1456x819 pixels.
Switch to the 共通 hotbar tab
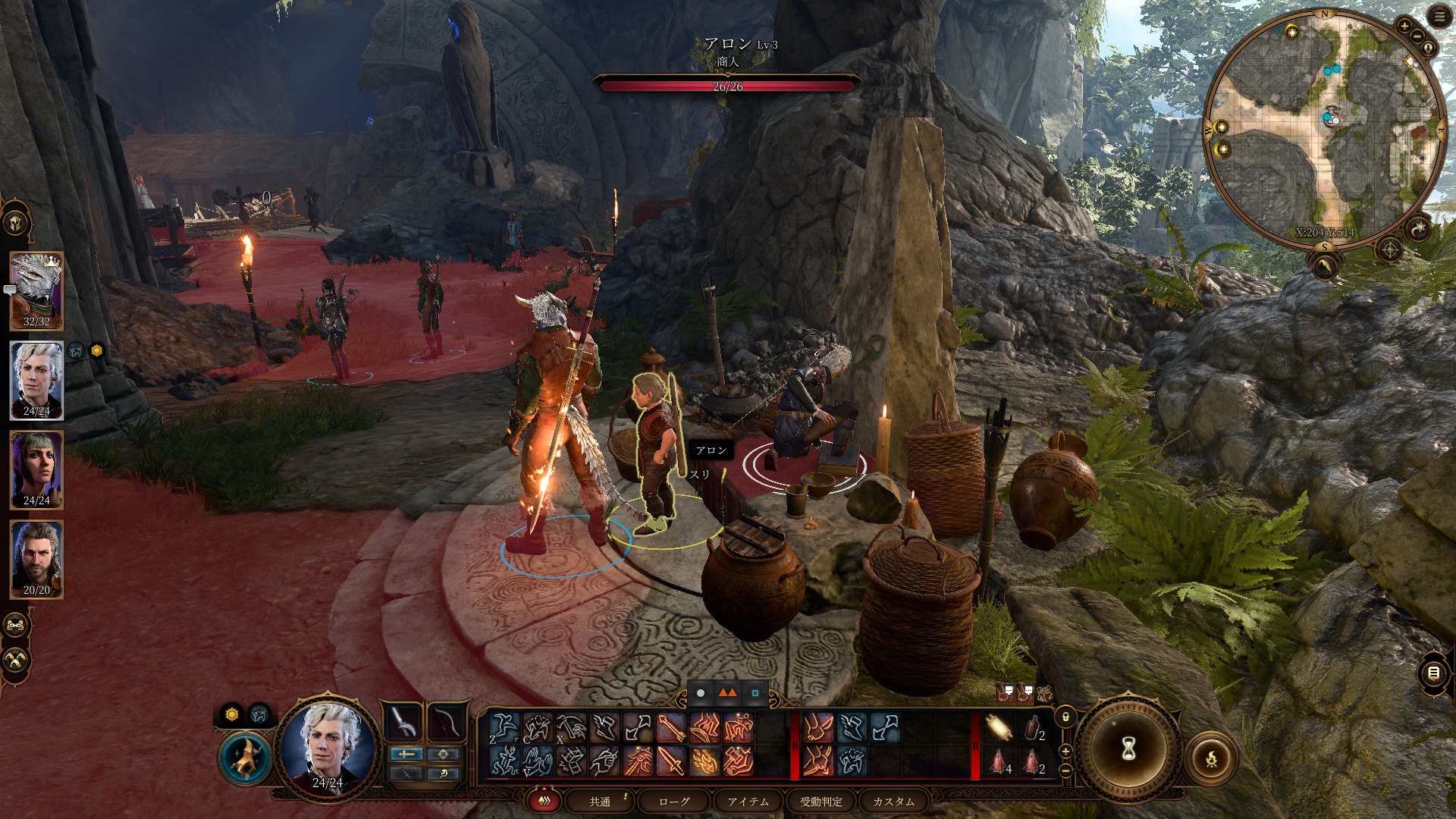coord(600,802)
